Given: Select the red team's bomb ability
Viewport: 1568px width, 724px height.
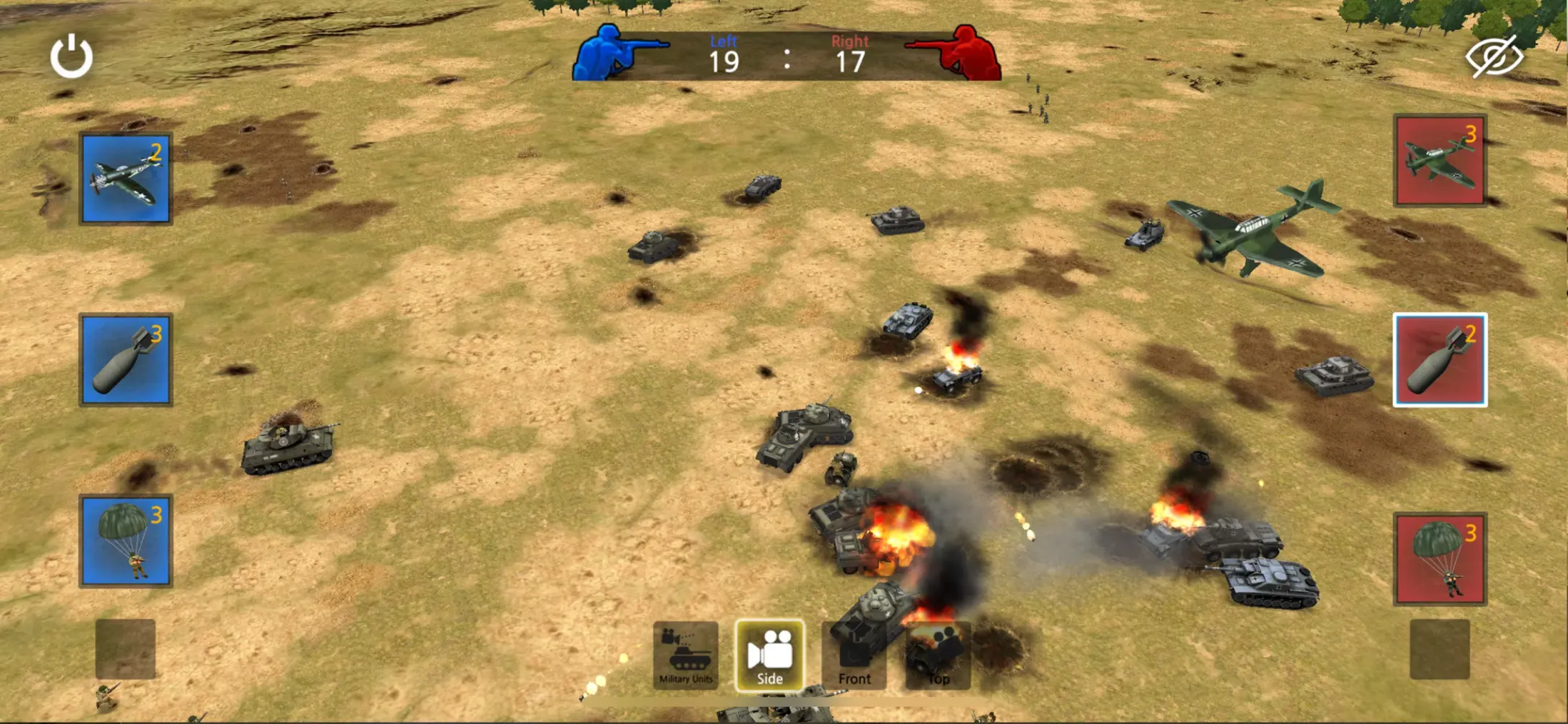Looking at the screenshot, I should click(x=1440, y=360).
